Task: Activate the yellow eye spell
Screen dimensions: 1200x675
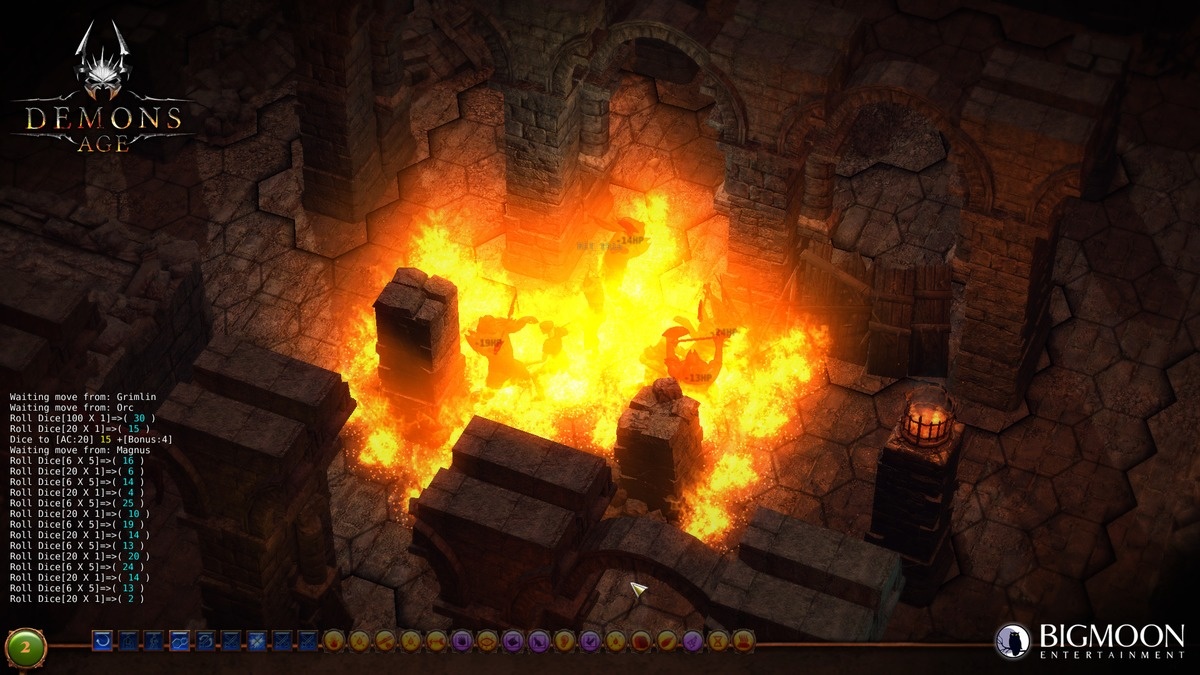Action: [487, 641]
